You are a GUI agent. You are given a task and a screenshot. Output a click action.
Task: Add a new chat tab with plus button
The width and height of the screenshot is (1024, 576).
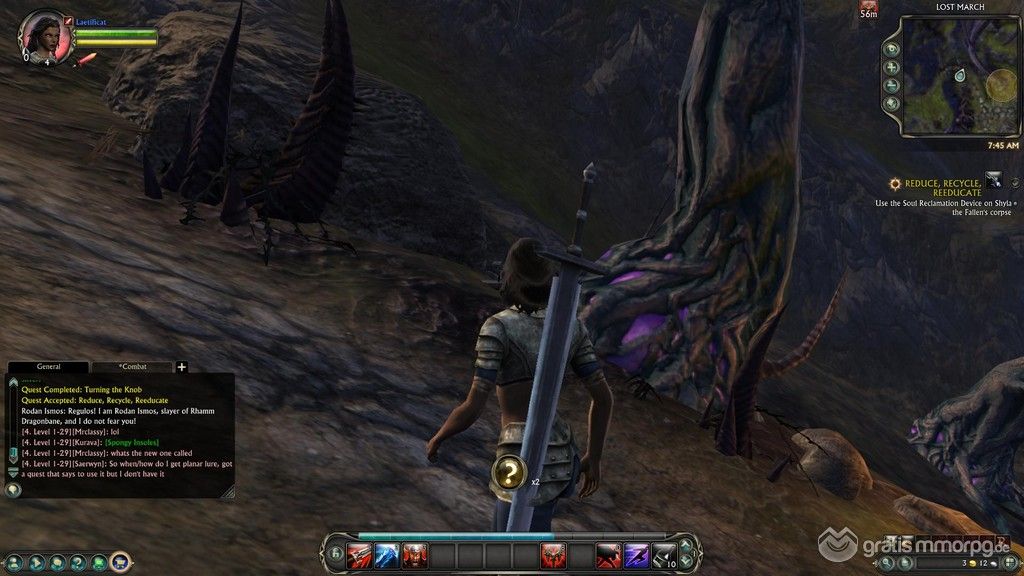[182, 367]
